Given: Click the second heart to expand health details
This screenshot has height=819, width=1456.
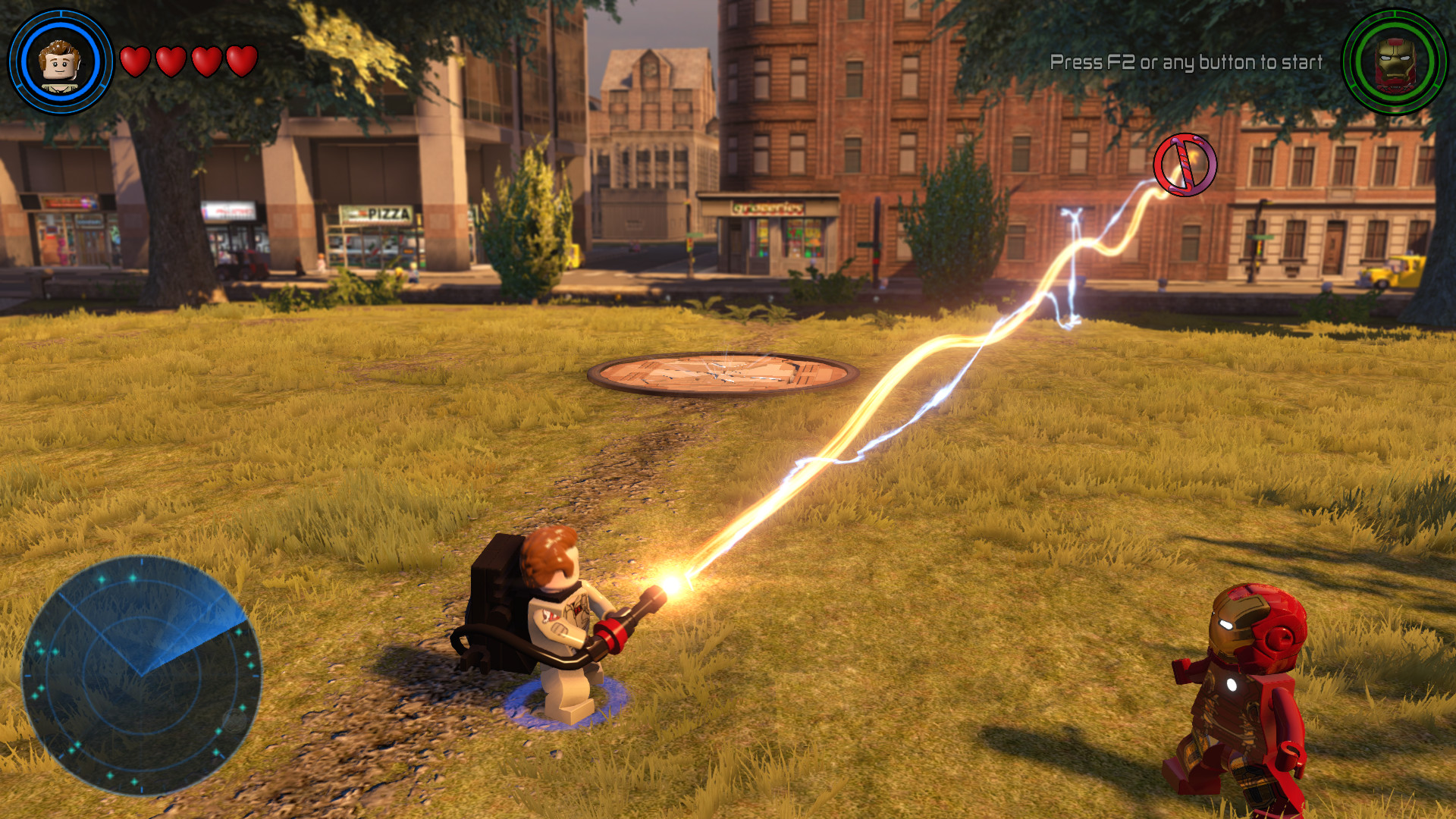Looking at the screenshot, I should point(171,62).
